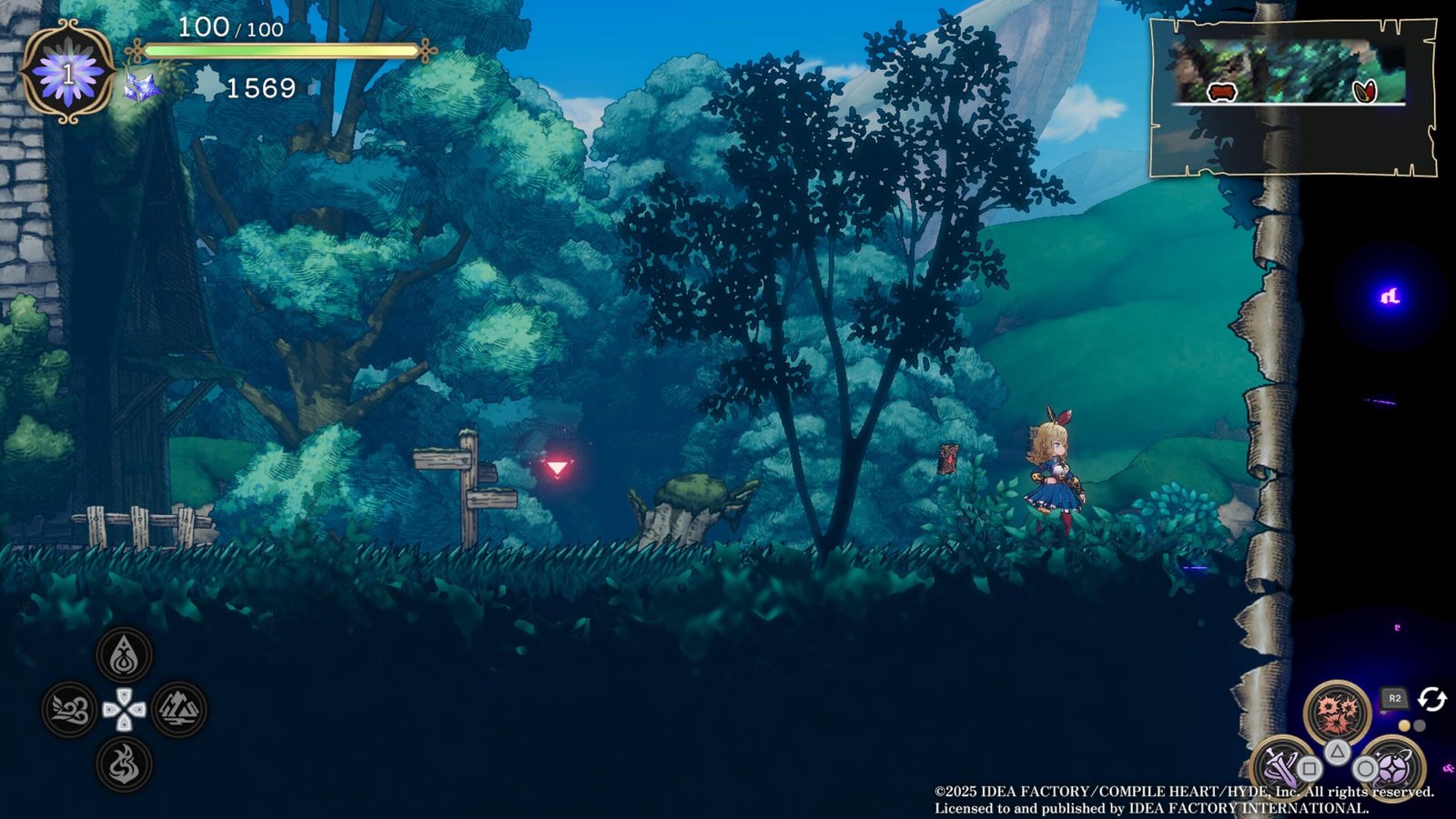This screenshot has height=819, width=1456.
Task: Open the level flower emblem
Action: (67, 73)
